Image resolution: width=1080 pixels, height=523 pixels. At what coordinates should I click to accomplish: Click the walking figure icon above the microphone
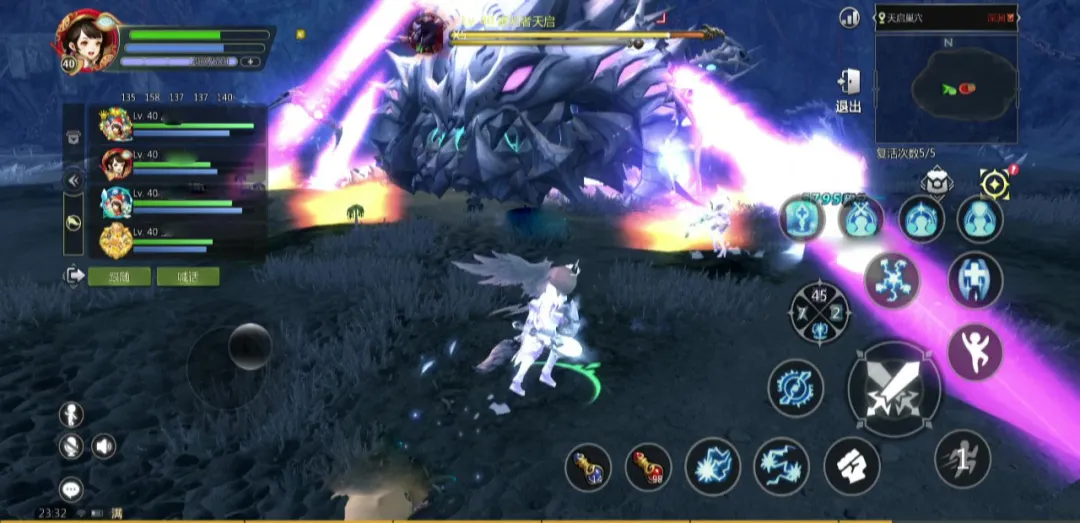click(x=71, y=413)
